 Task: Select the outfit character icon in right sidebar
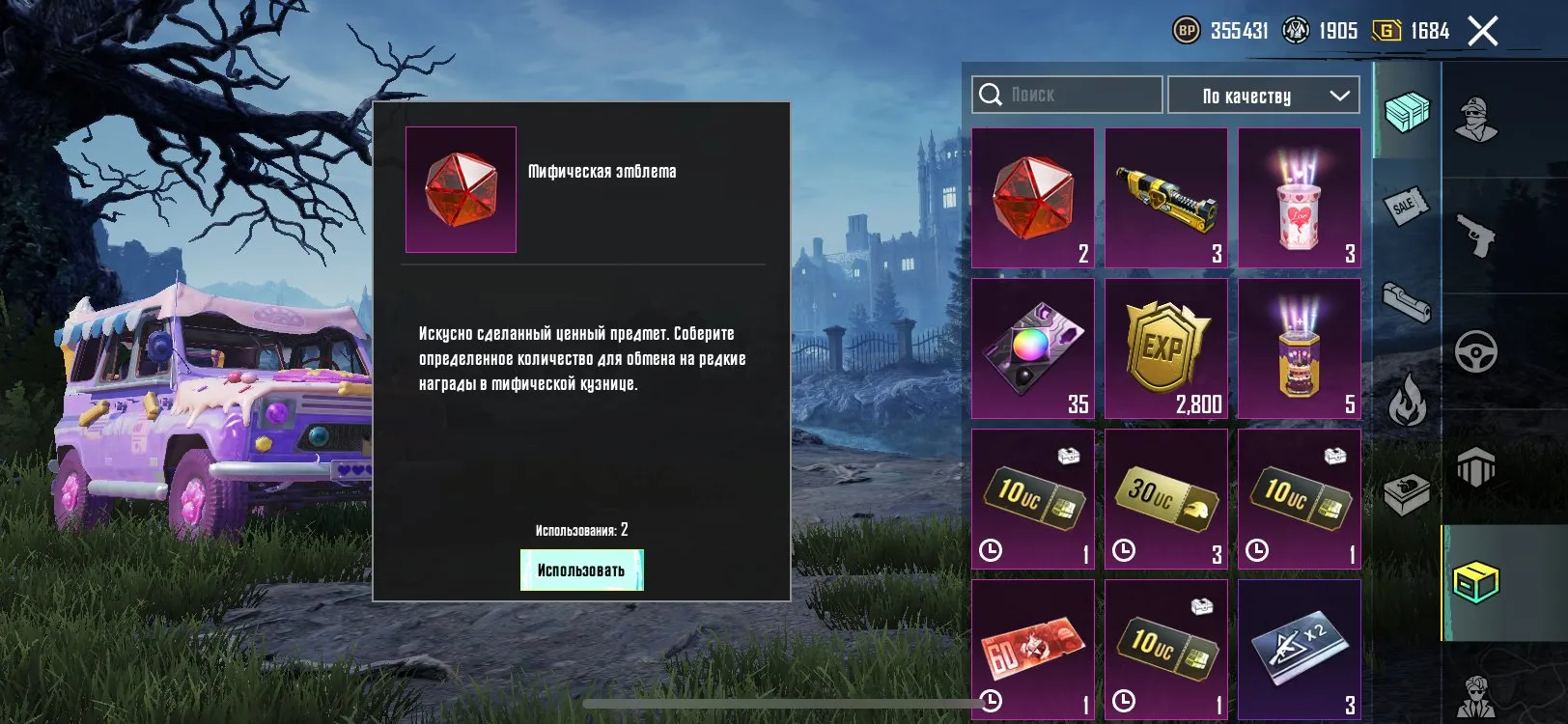[1477, 116]
